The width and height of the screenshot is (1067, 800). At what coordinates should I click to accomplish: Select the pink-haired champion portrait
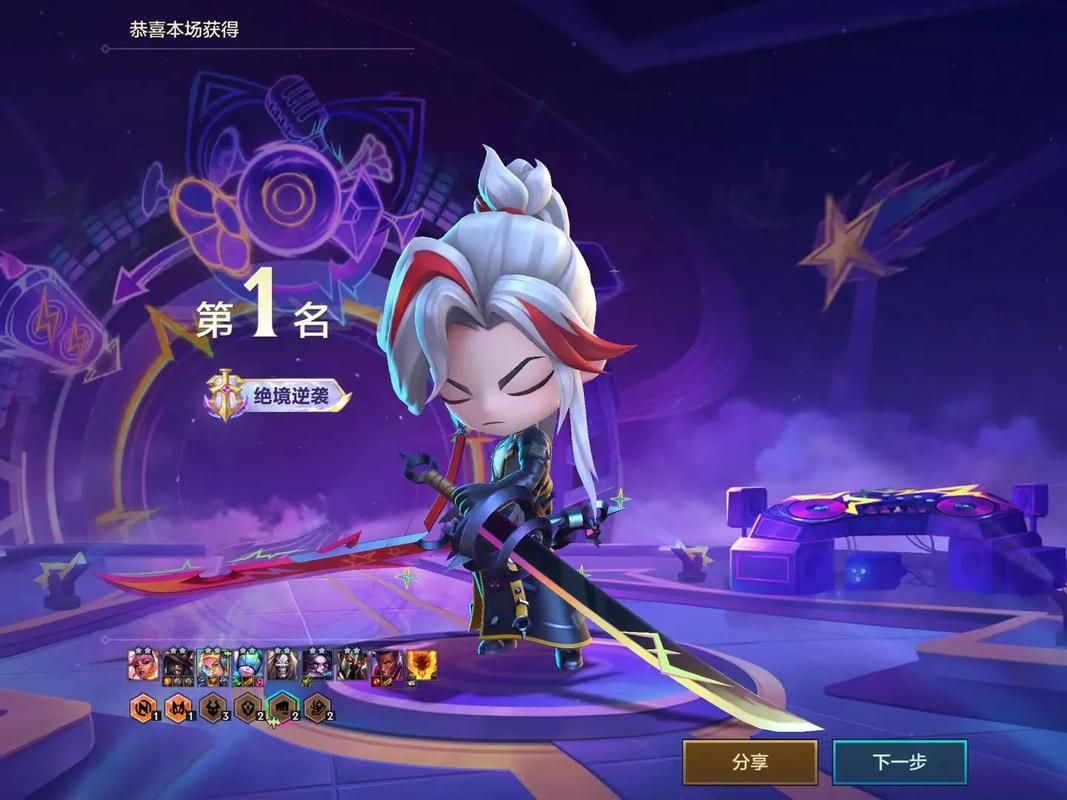(x=143, y=665)
